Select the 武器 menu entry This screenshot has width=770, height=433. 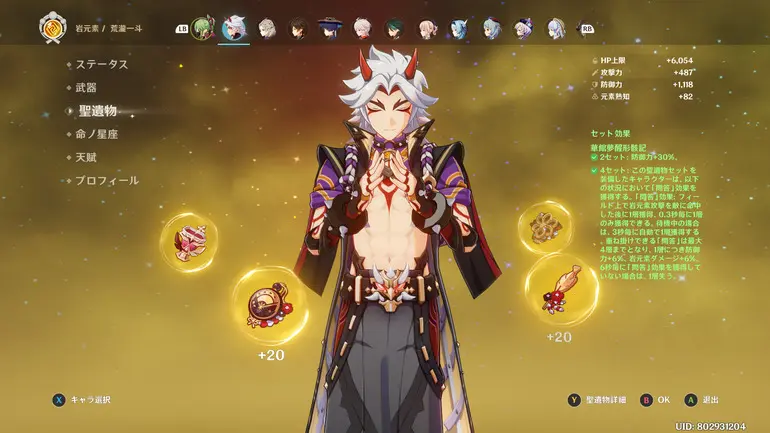pyautogui.click(x=87, y=88)
